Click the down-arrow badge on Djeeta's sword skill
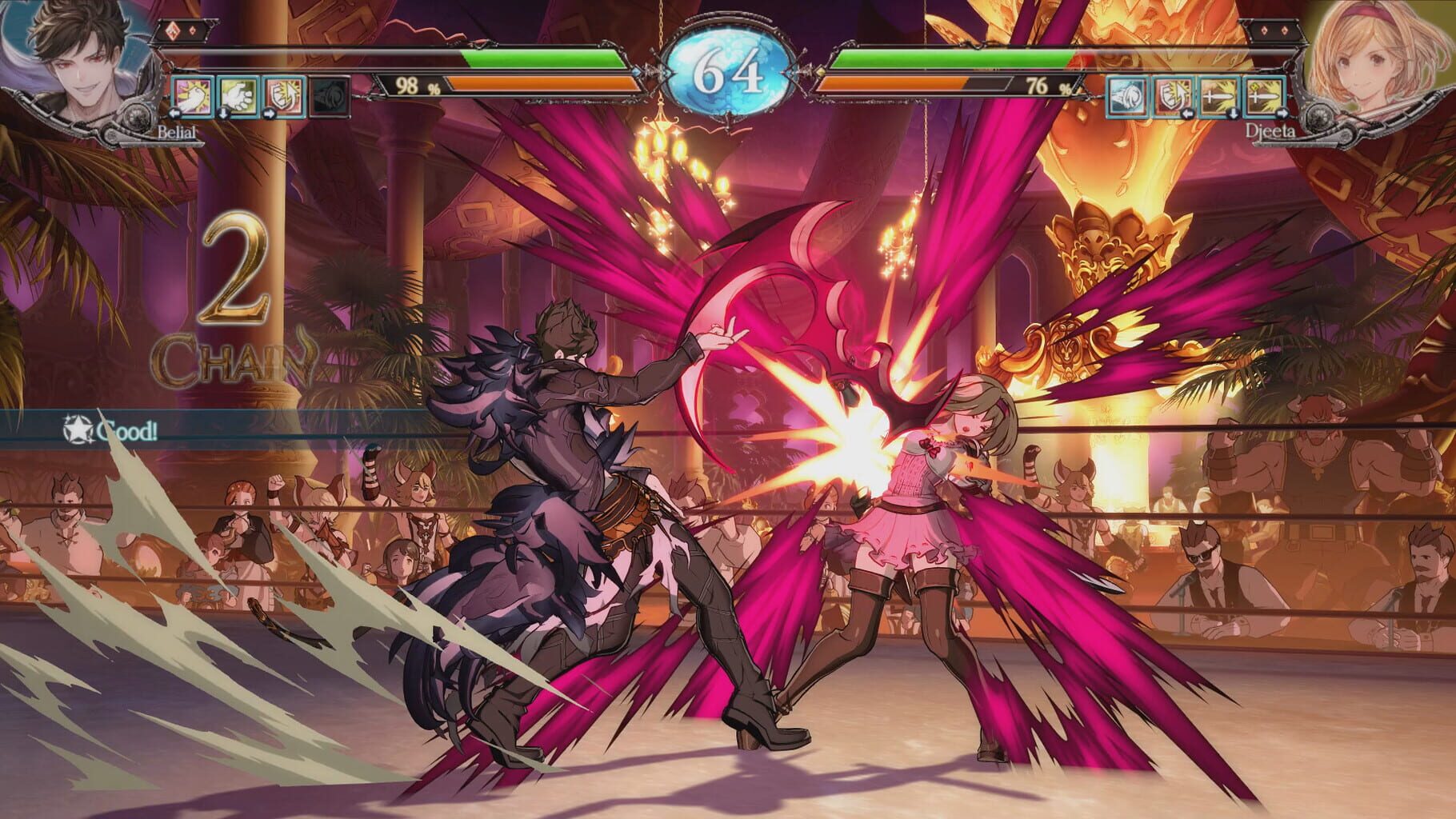Image resolution: width=1456 pixels, height=819 pixels. 1233,115
